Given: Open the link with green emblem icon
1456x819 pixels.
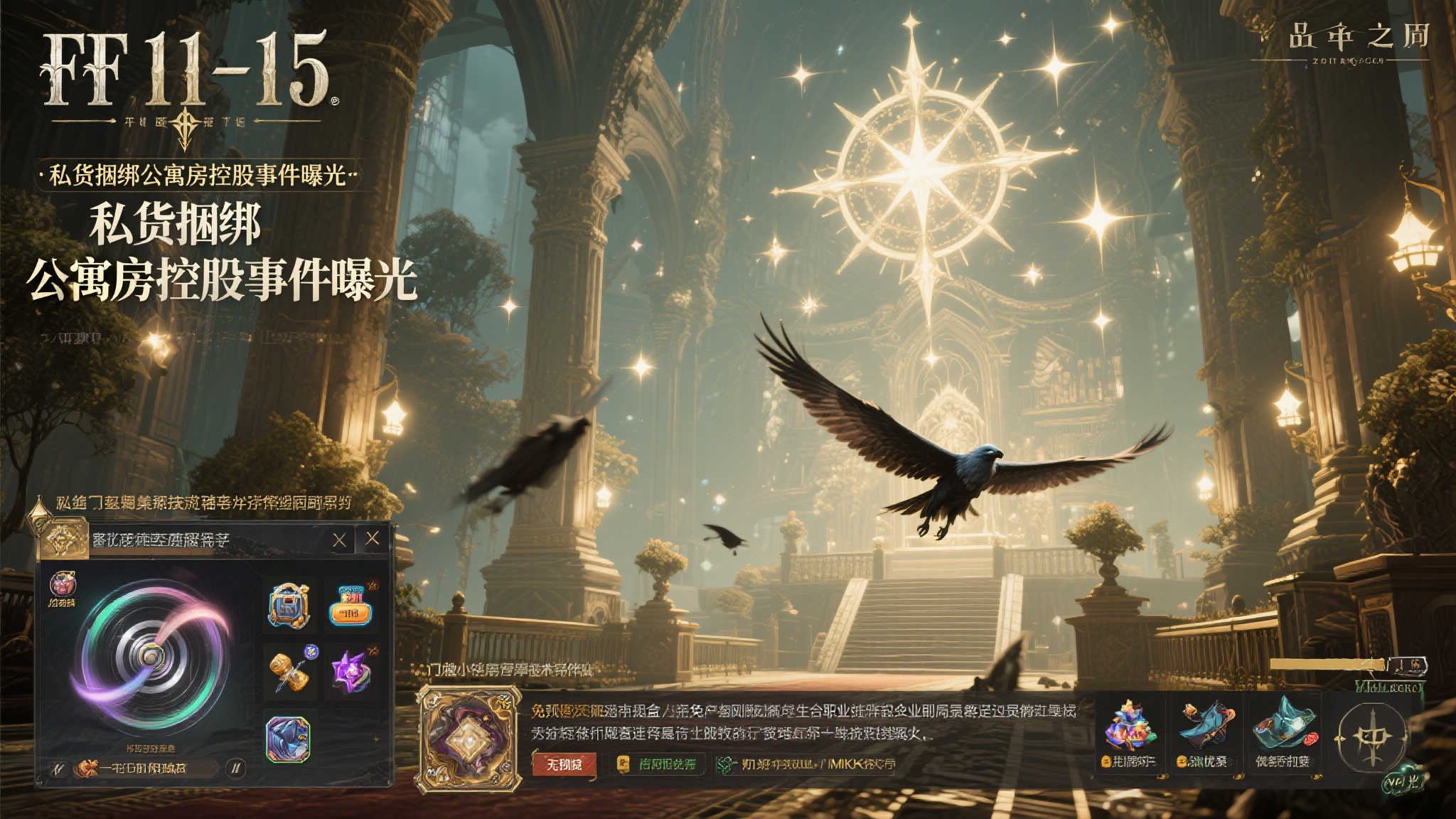Looking at the screenshot, I should pos(807,764).
